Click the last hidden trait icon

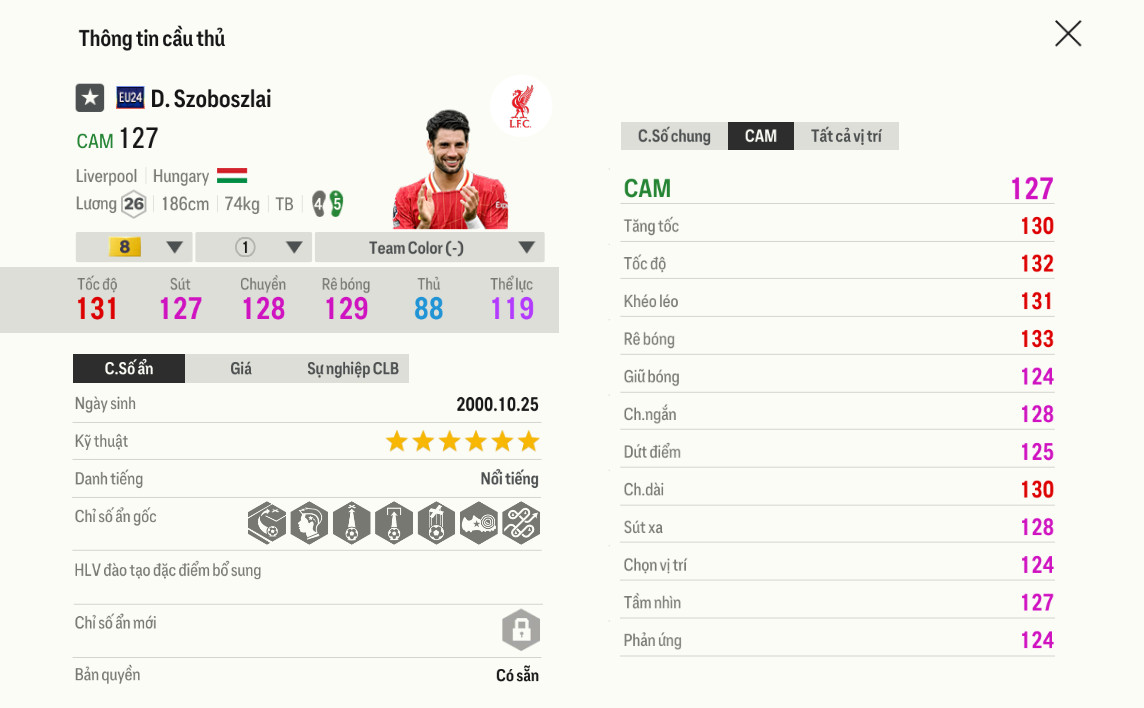(x=520, y=522)
